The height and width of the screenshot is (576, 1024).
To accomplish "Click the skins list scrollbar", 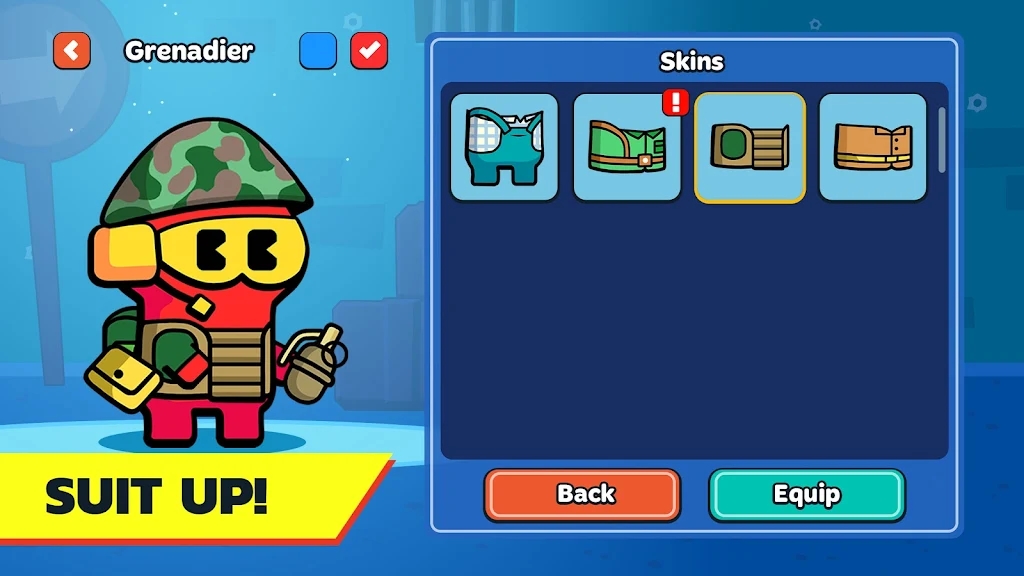I will [x=941, y=140].
